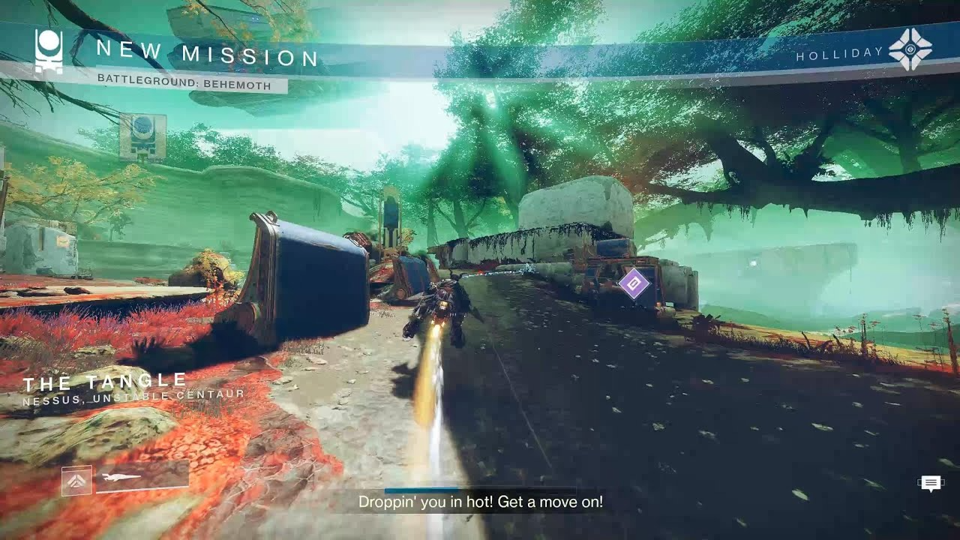Click the Holliday speaker emblem
Viewport: 960px width, 540px height.
[910, 50]
